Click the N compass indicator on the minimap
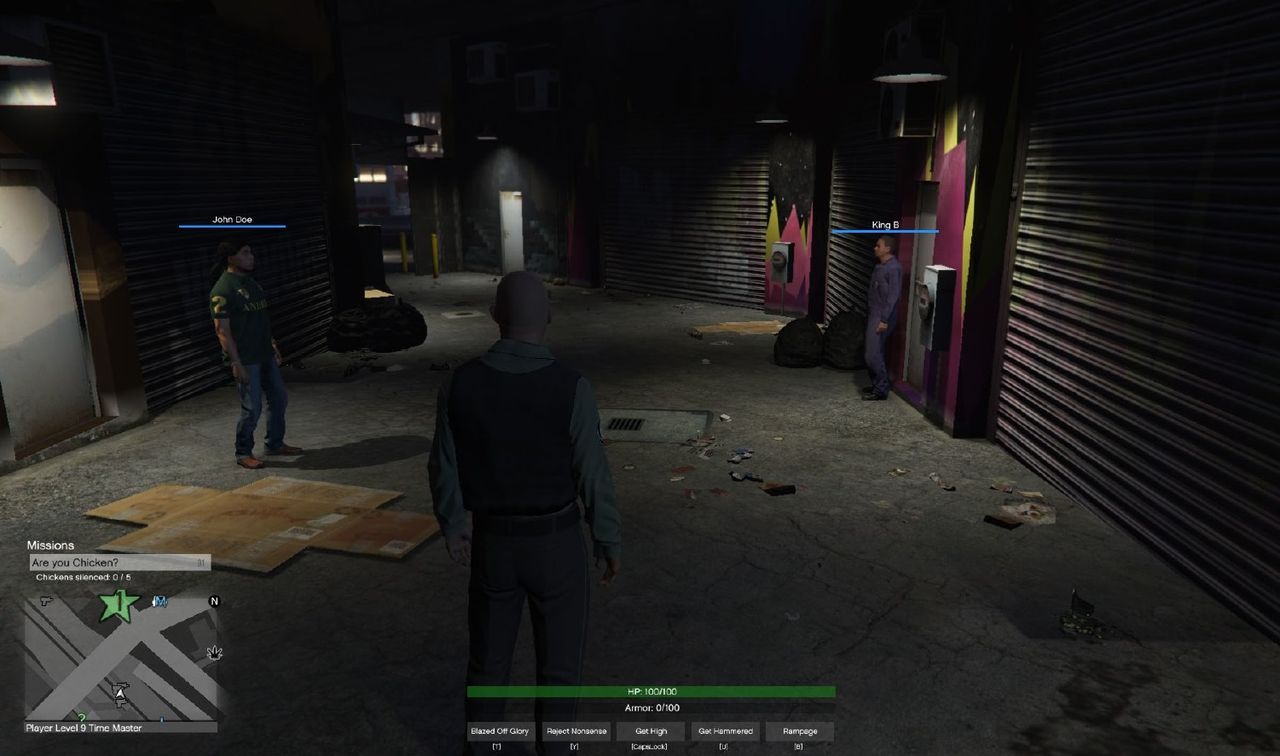The width and height of the screenshot is (1280, 756). coord(214,600)
